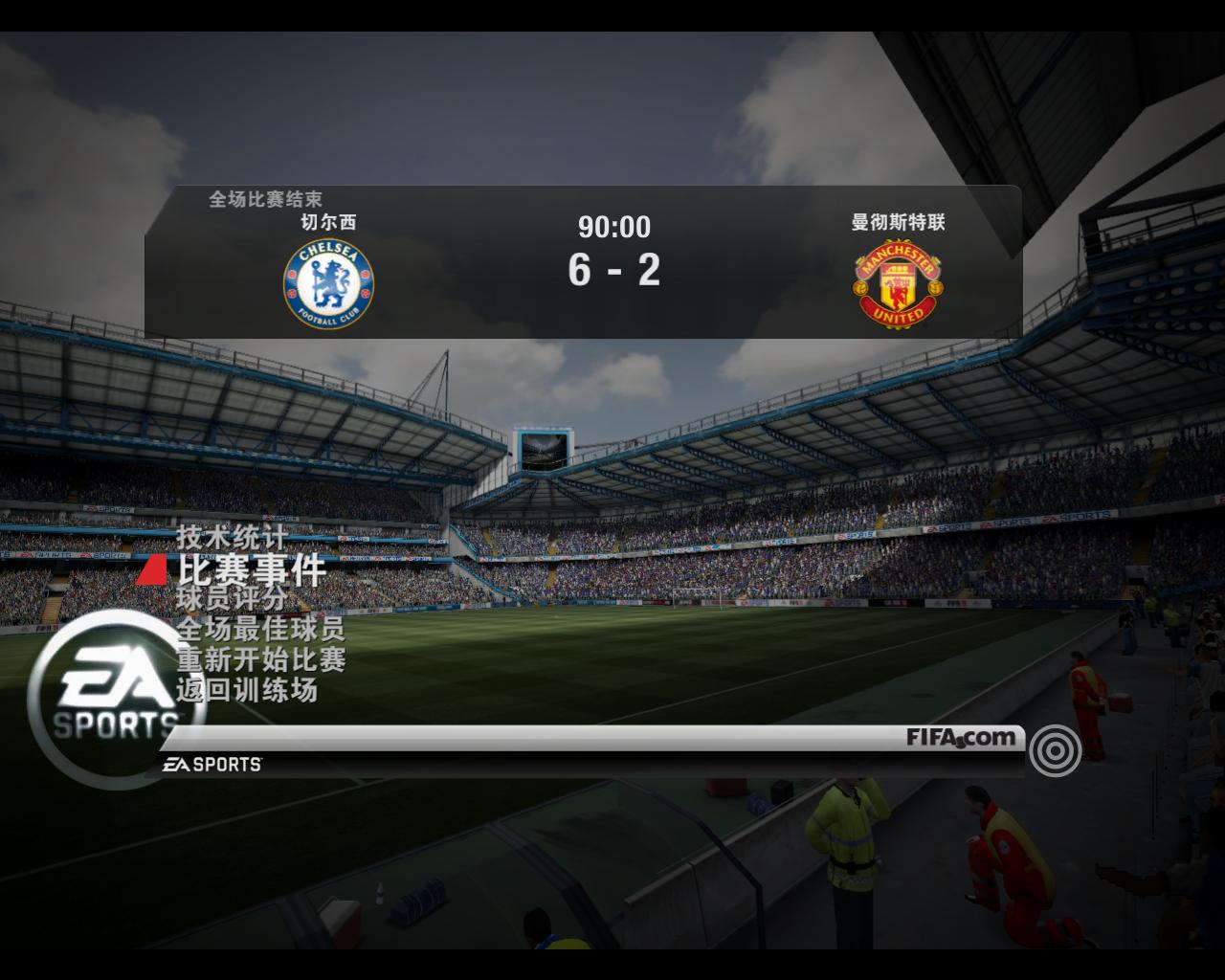Select the highlighted 比赛事件 menu entry
The image size is (1225, 980).
pyautogui.click(x=252, y=570)
